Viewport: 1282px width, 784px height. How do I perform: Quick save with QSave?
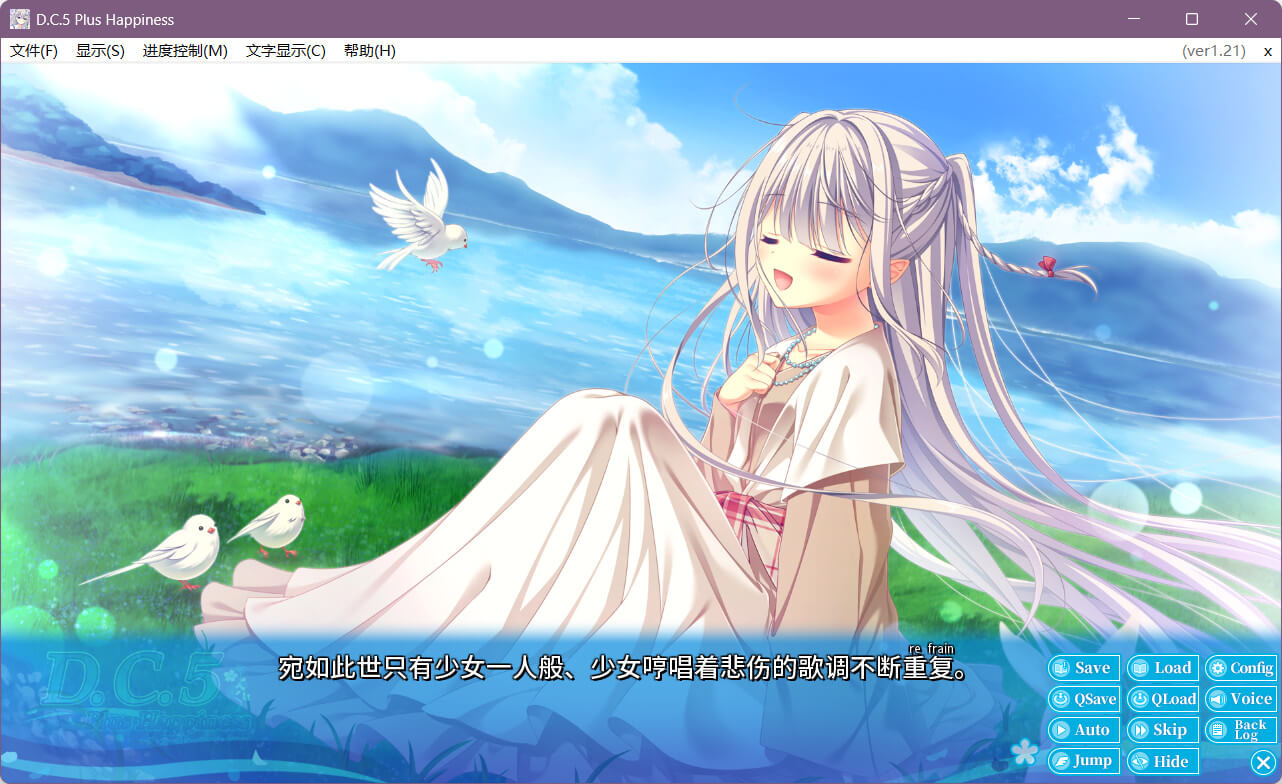click(x=1083, y=699)
